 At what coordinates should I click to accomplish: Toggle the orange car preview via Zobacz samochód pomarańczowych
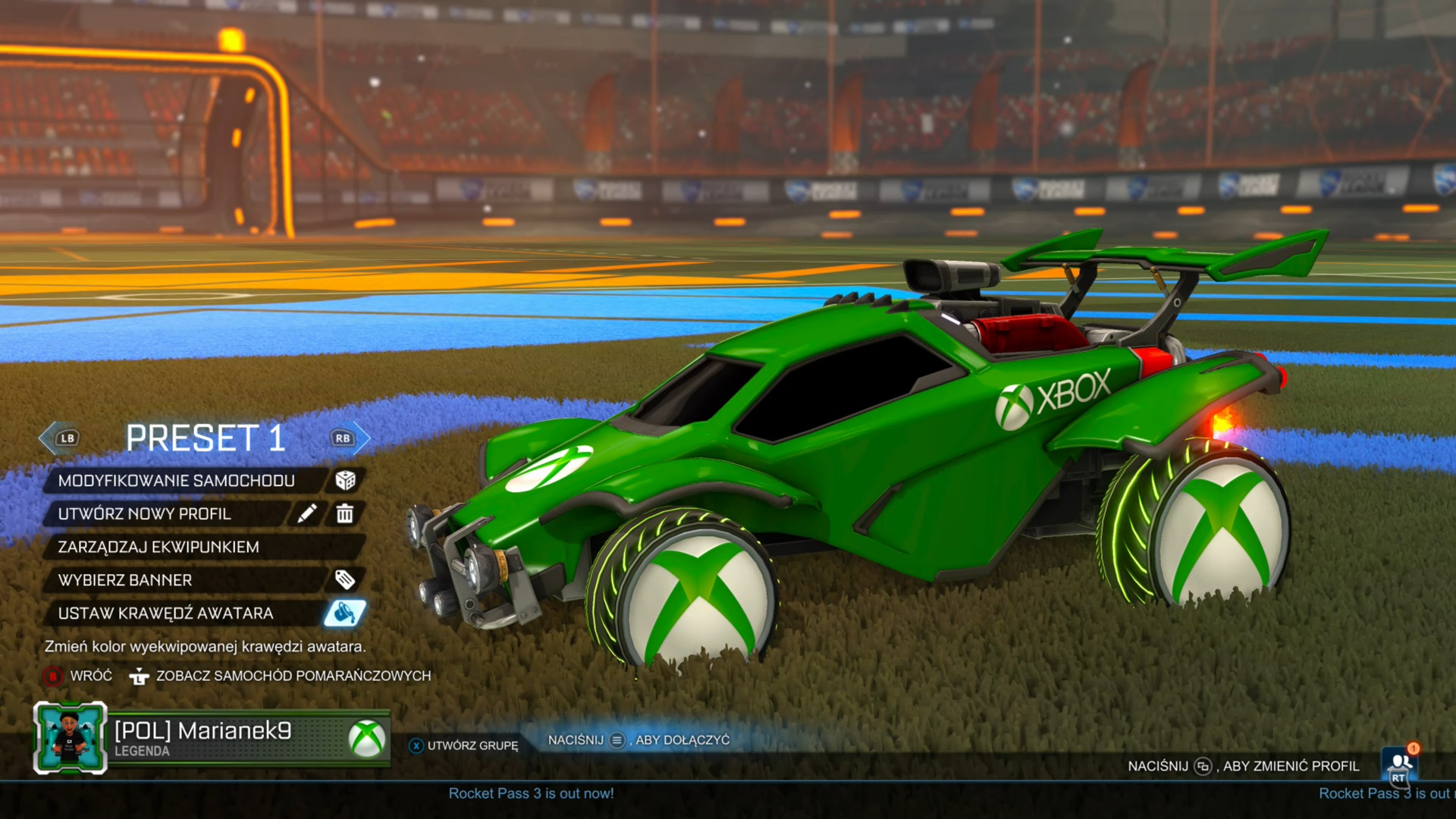tap(293, 675)
